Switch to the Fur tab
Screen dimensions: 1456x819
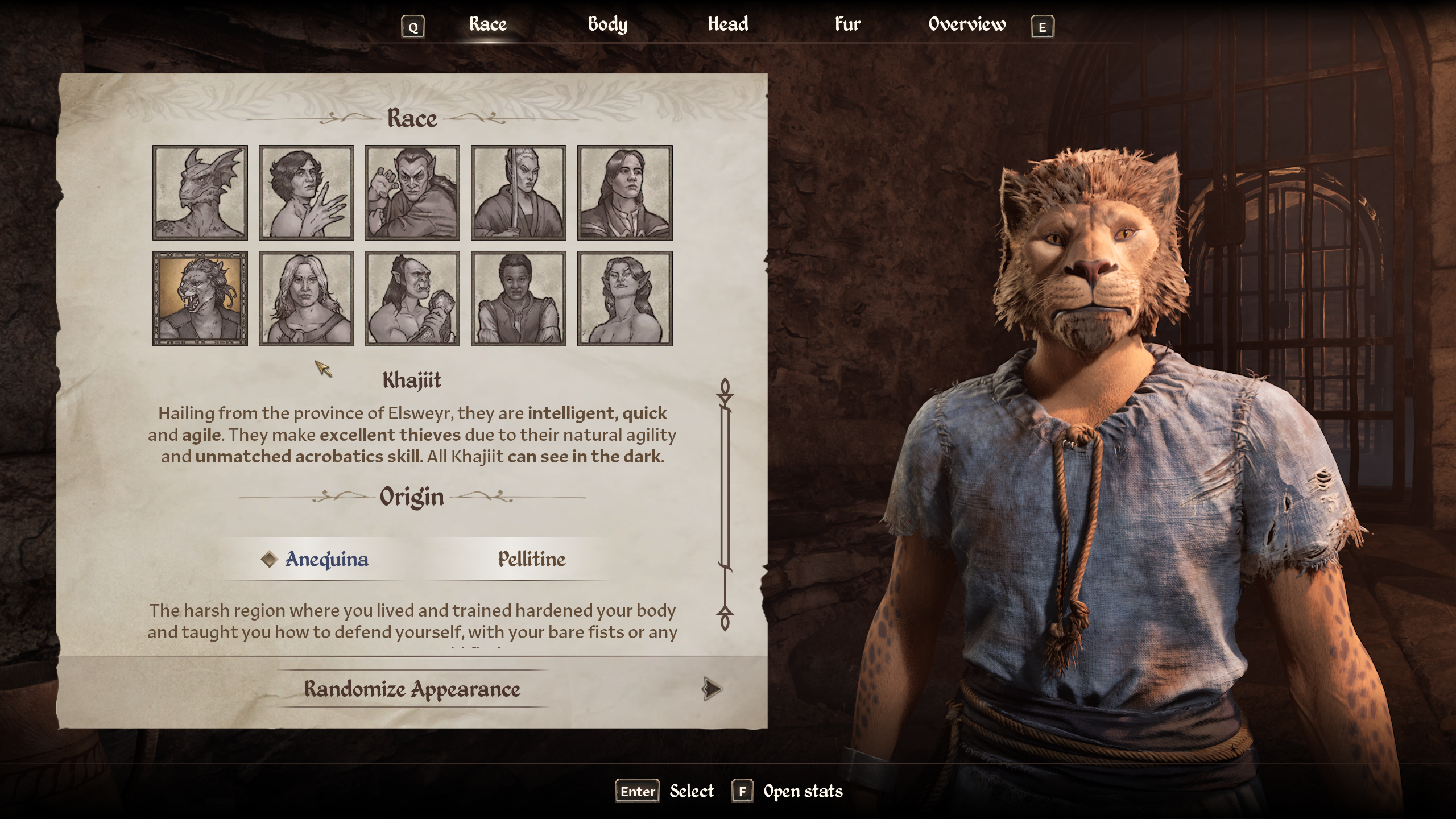tap(847, 24)
